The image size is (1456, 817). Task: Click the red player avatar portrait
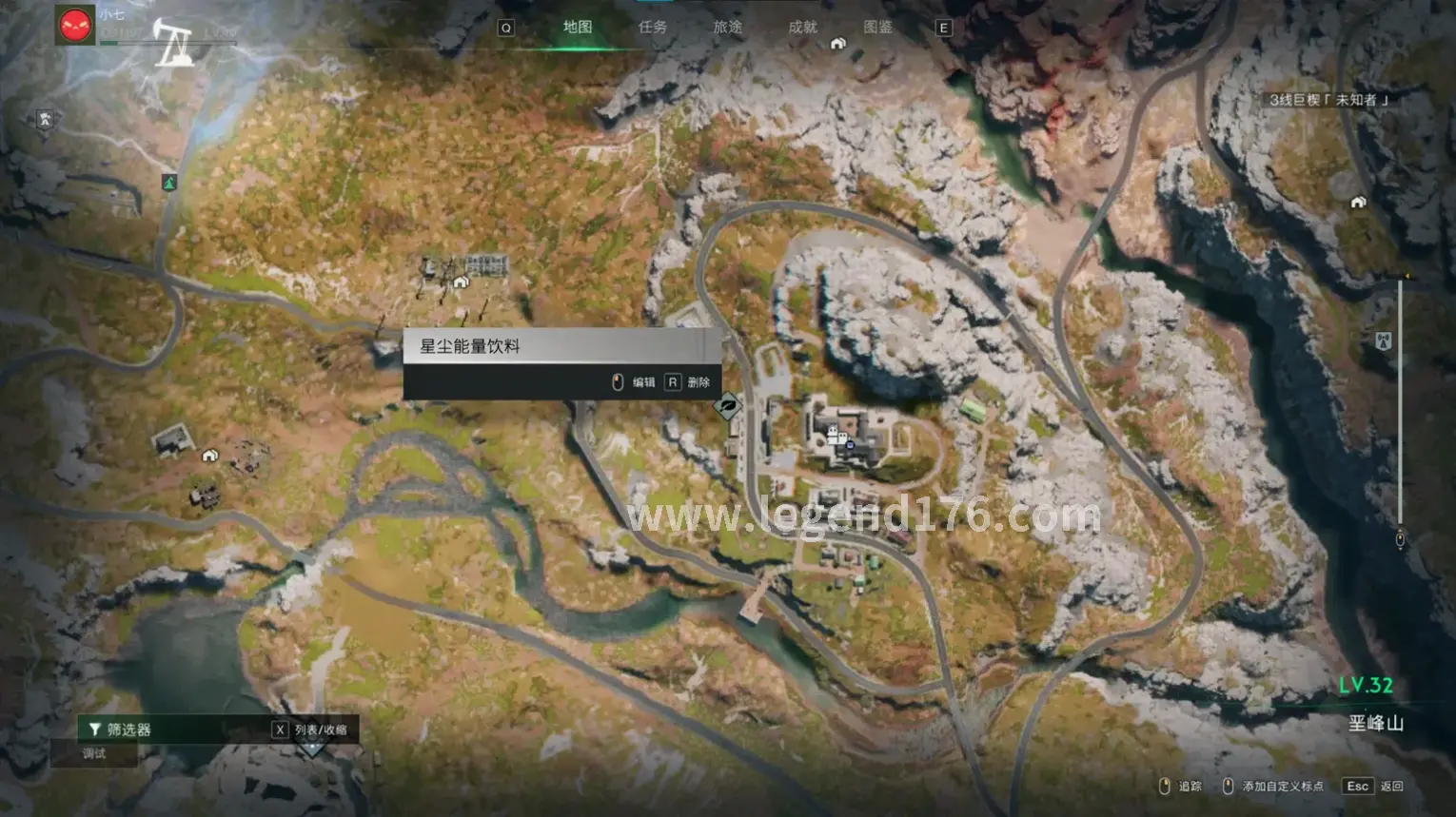pyautogui.click(x=75, y=26)
